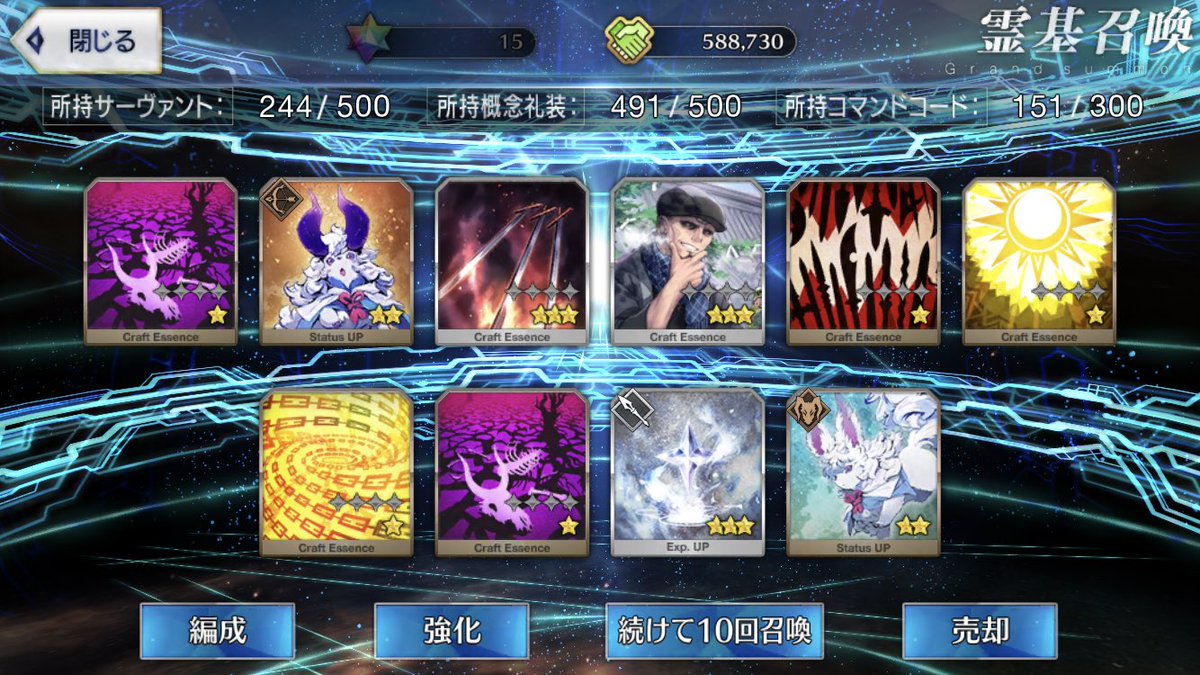Select the golden chain spiral Craft Essence
This screenshot has height=675, width=1200.
(336, 473)
